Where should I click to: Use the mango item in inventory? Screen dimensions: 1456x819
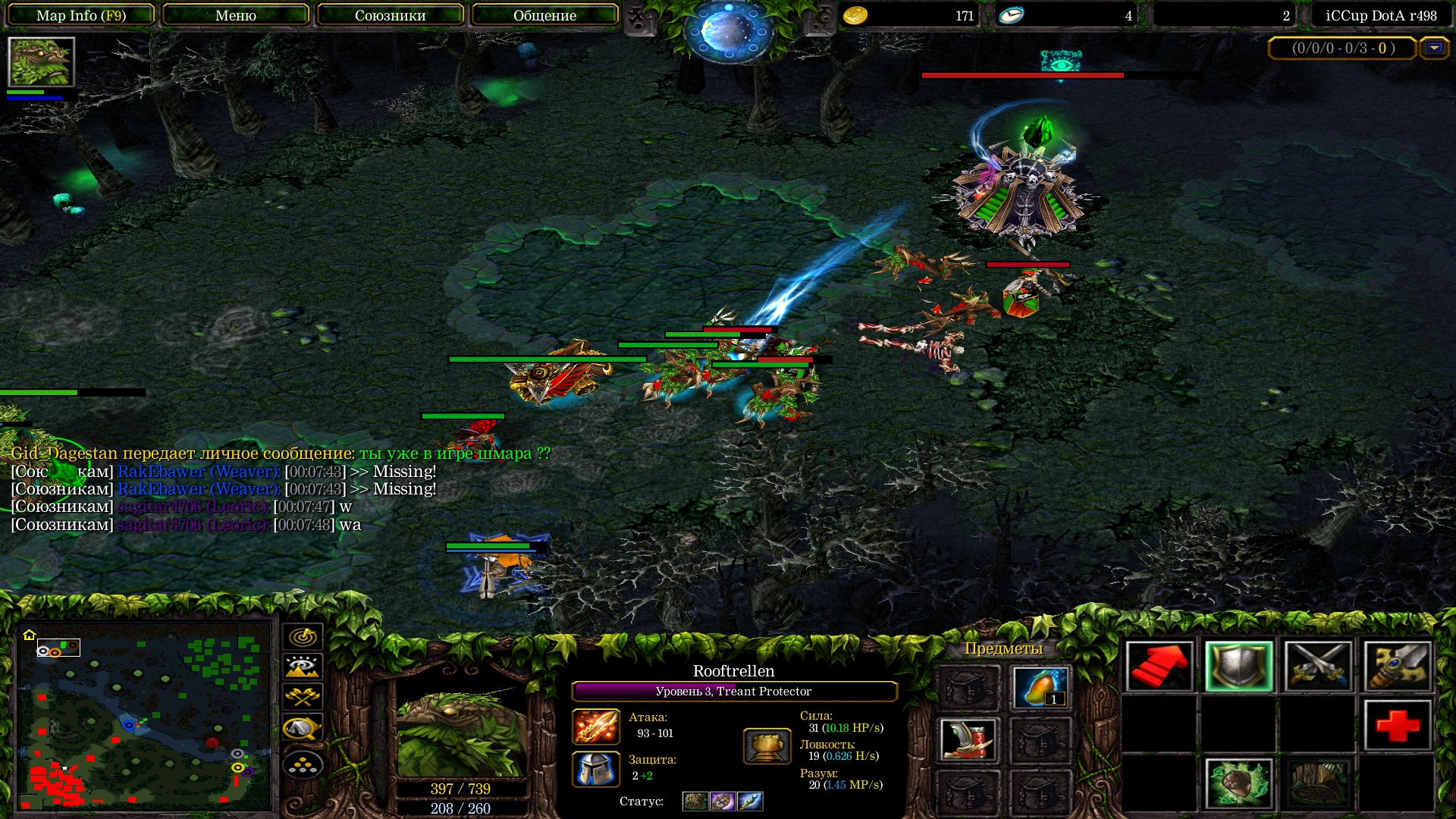coord(1040,687)
